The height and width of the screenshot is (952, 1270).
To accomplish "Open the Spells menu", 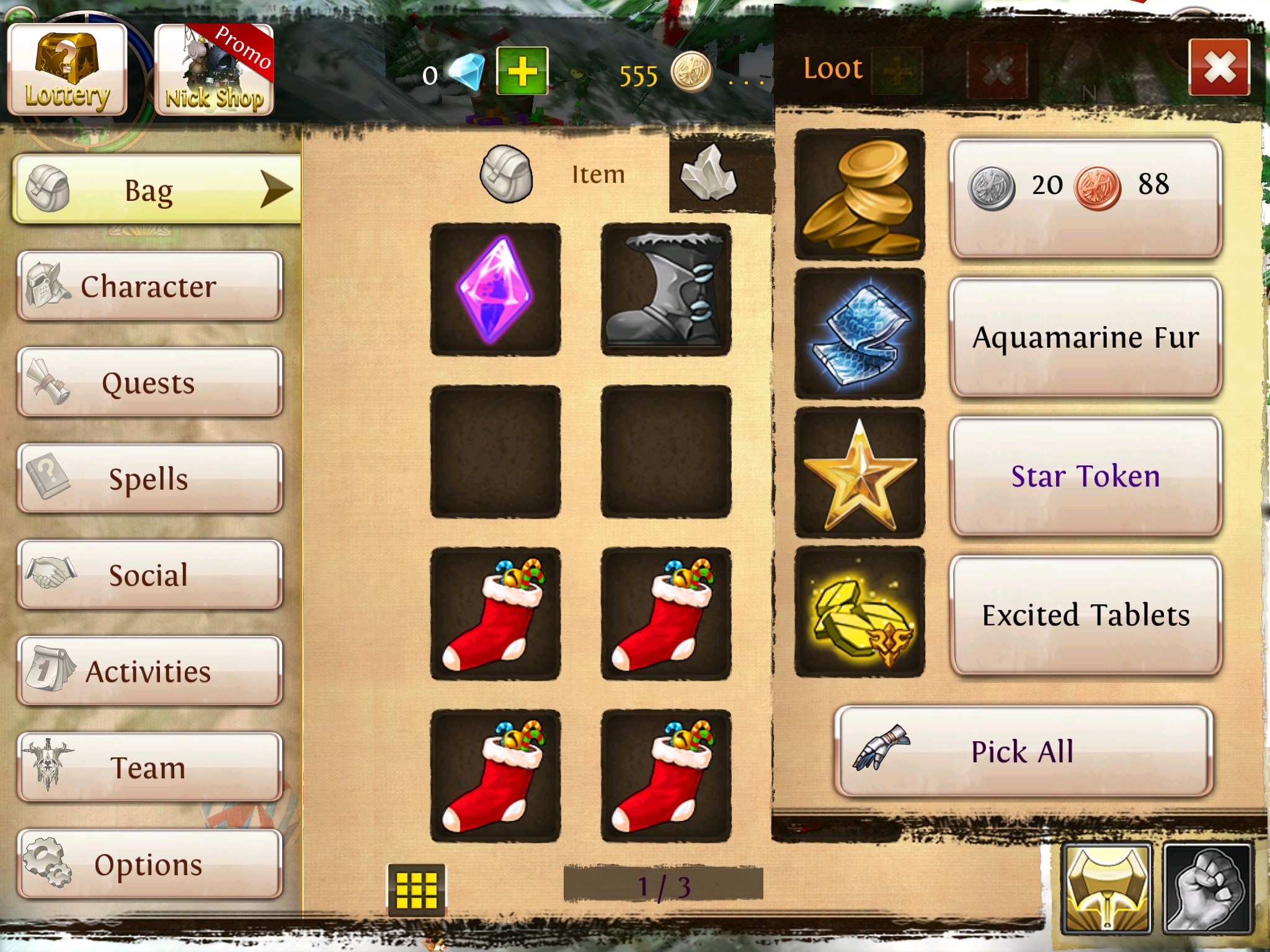I will (x=149, y=478).
